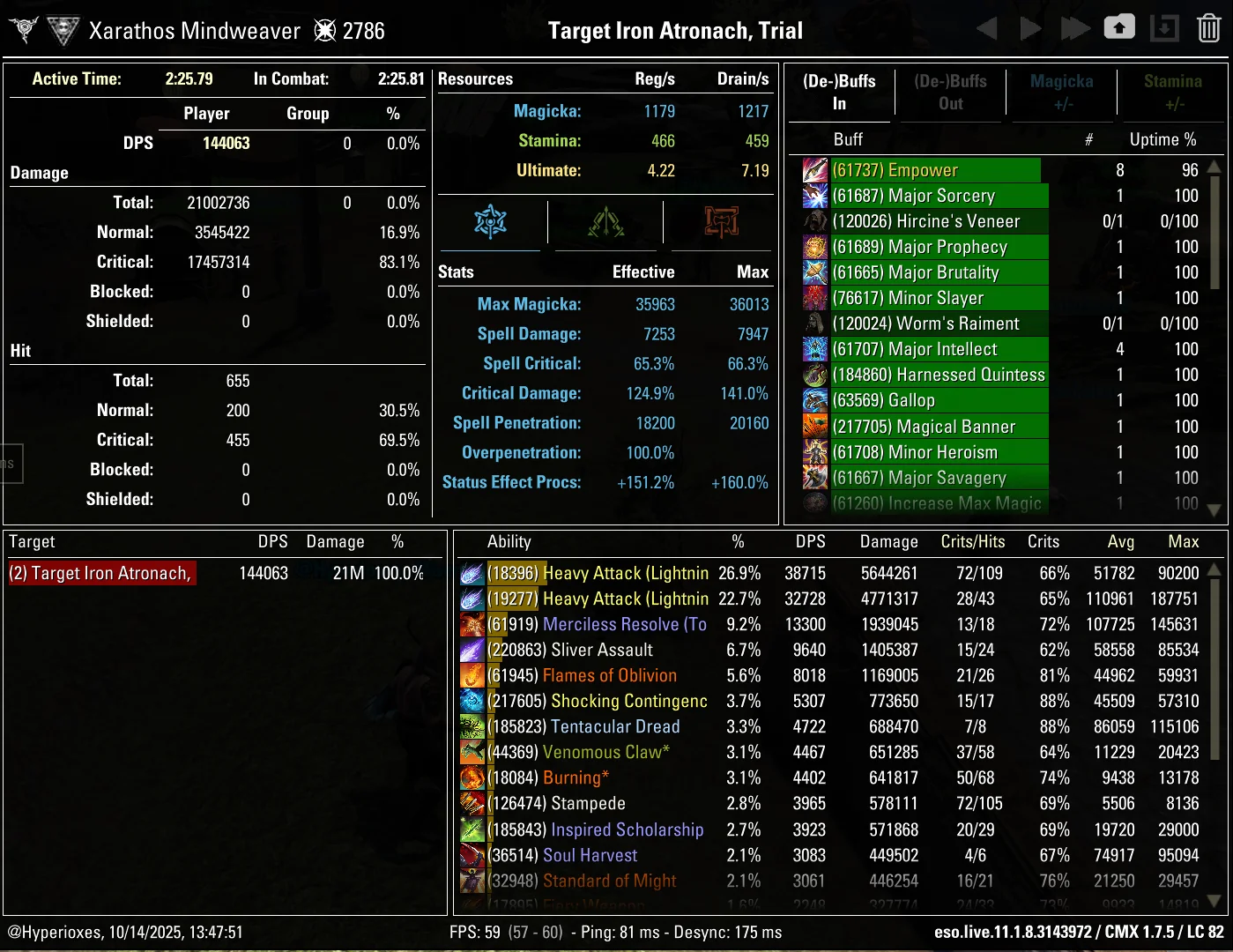This screenshot has height=952, width=1233.
Task: Open the fight export/upload icon
Action: pyautogui.click(x=1119, y=27)
